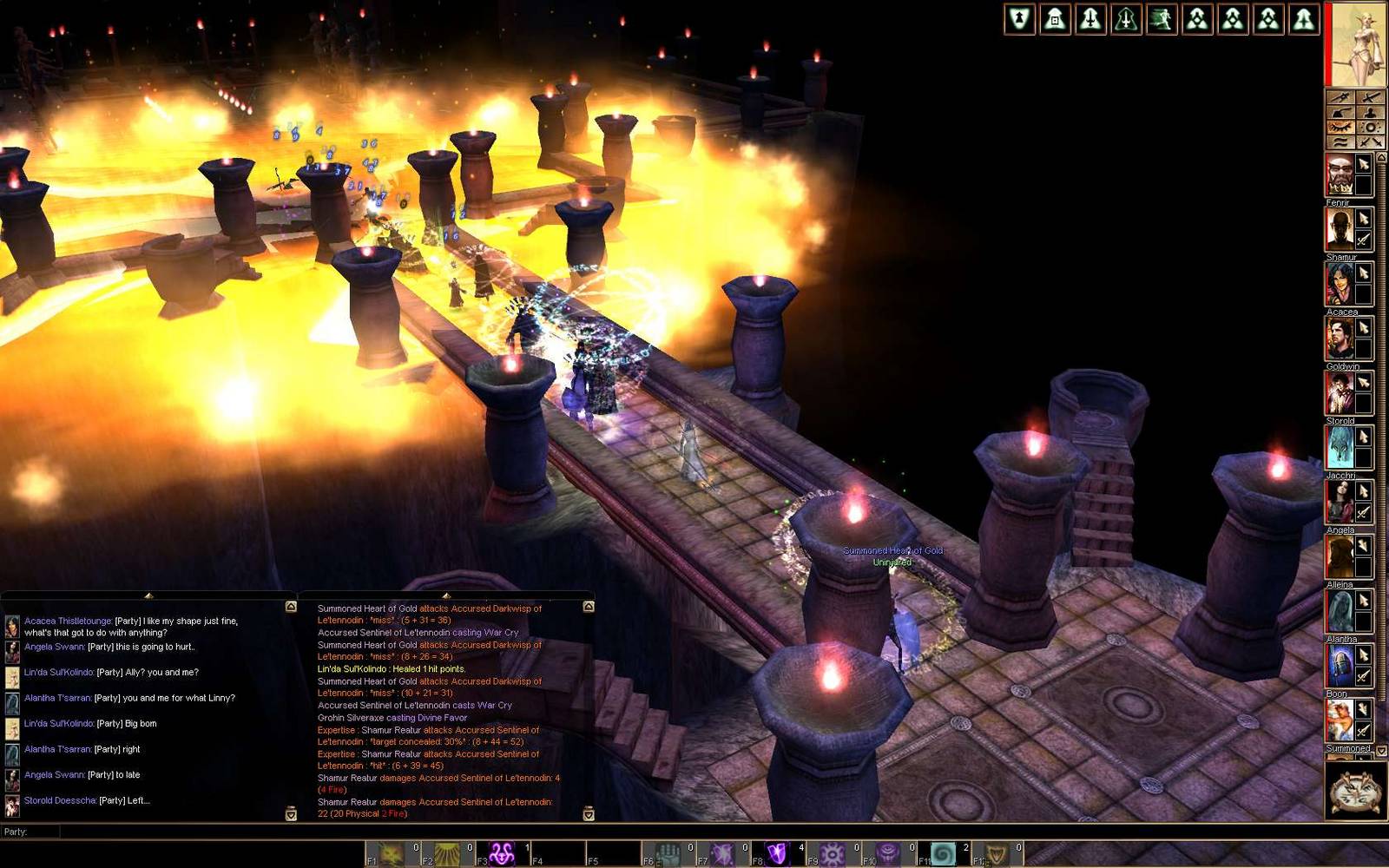Viewport: 1389px width, 868px height.
Task: Select the Power Attack mode icon
Action: click(x=1340, y=97)
